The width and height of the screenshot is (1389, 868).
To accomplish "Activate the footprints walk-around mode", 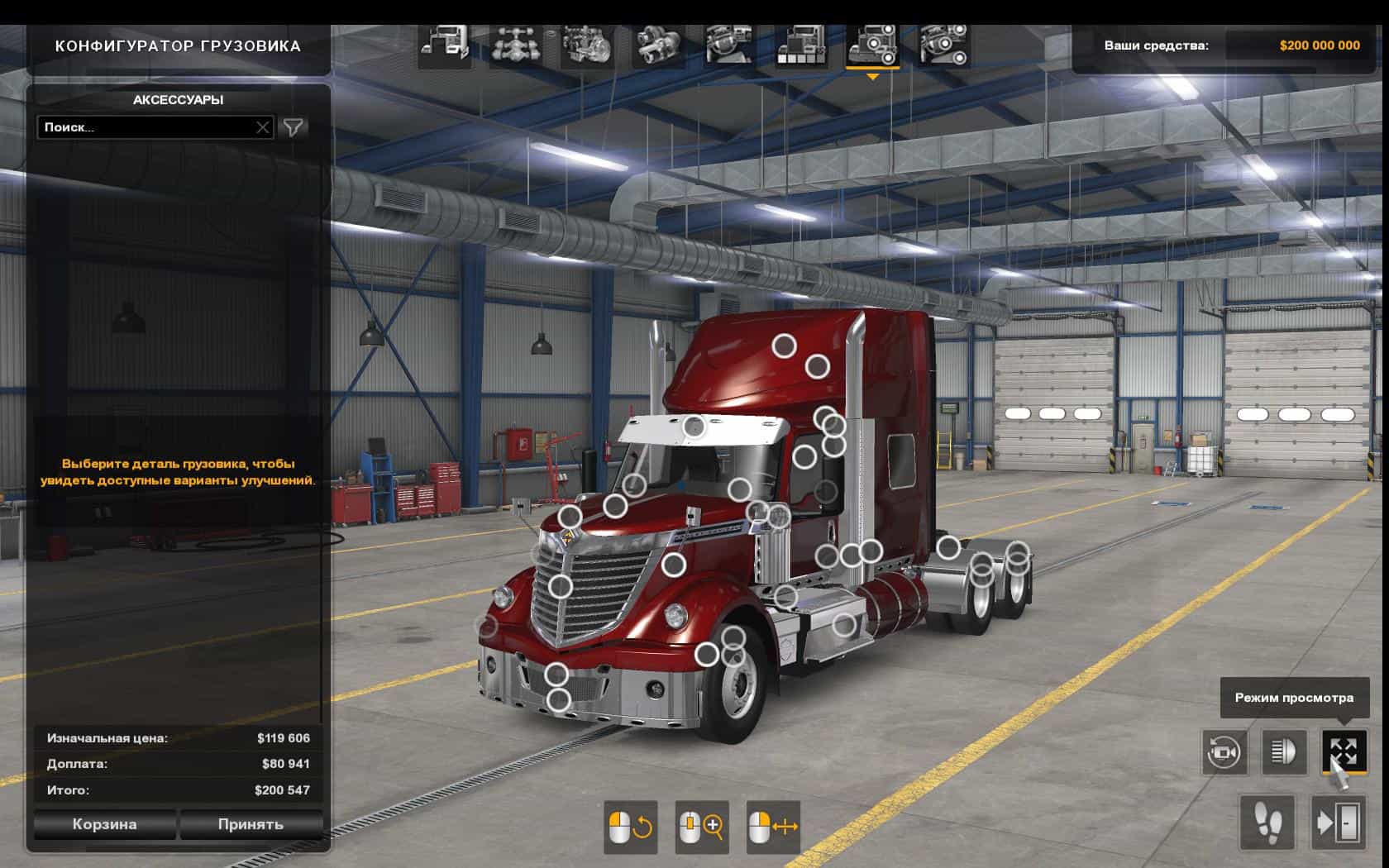I will (1267, 823).
